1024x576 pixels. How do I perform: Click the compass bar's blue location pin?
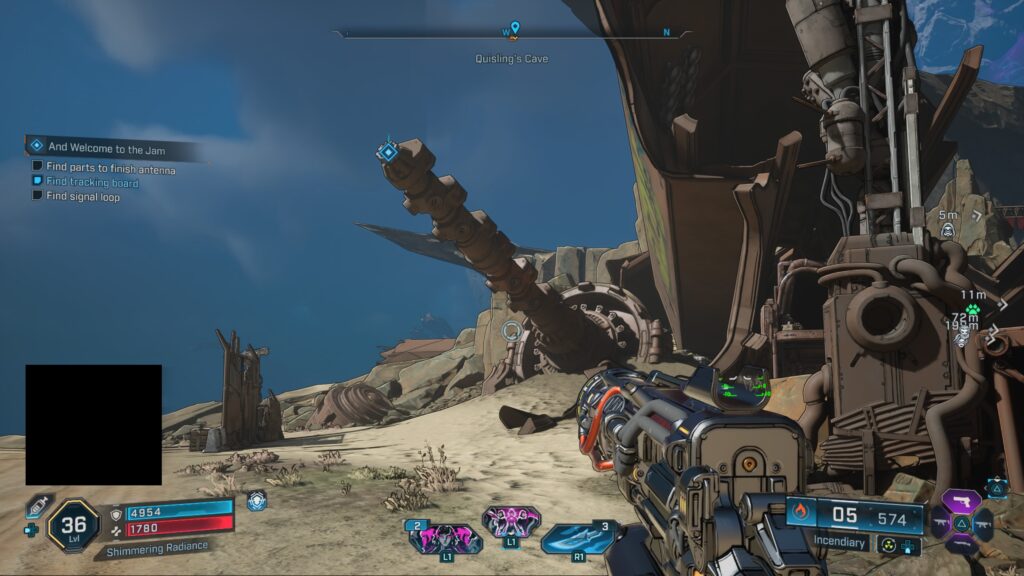click(515, 28)
